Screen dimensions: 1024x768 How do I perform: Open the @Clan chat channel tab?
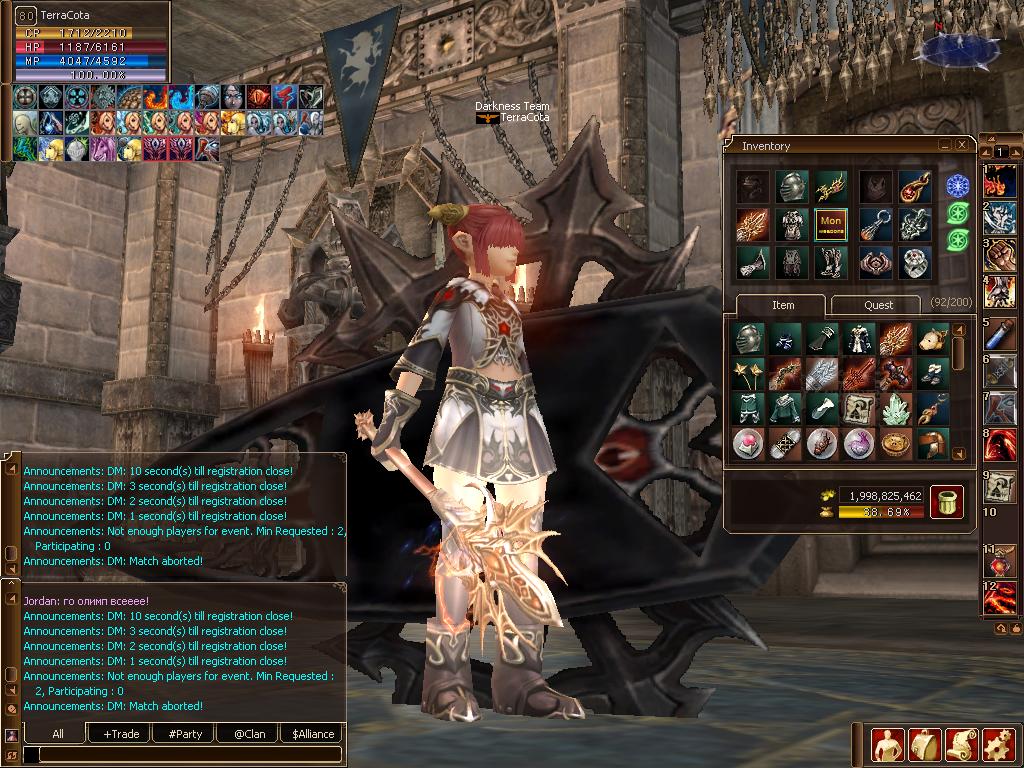coord(249,734)
